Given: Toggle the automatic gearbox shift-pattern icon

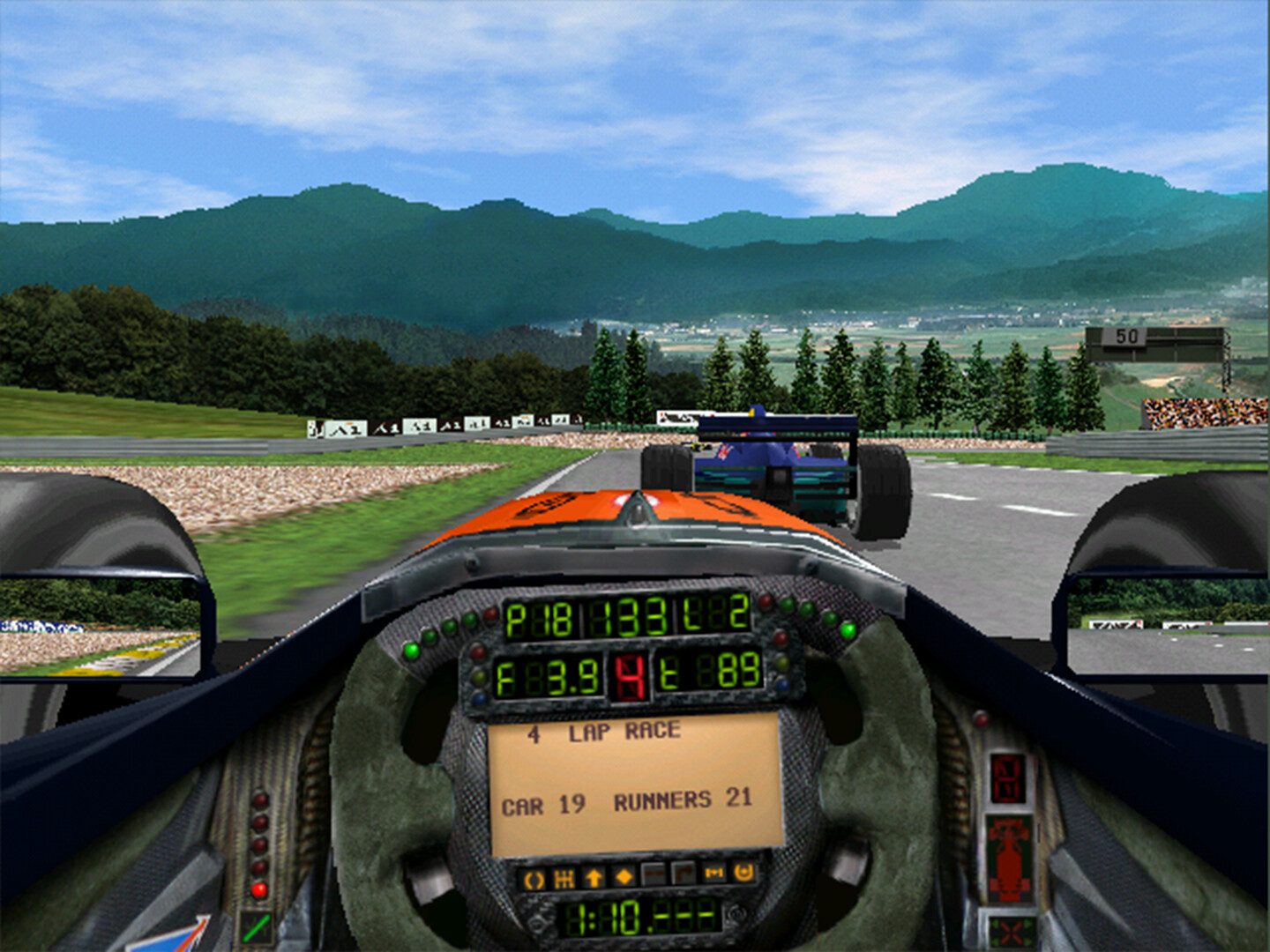Looking at the screenshot, I should coord(564,878).
